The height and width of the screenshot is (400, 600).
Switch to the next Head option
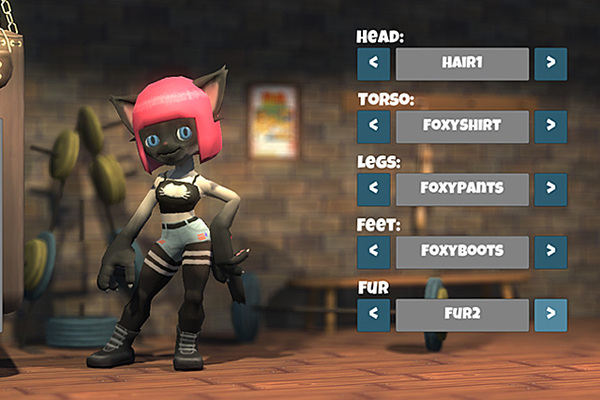(550, 64)
